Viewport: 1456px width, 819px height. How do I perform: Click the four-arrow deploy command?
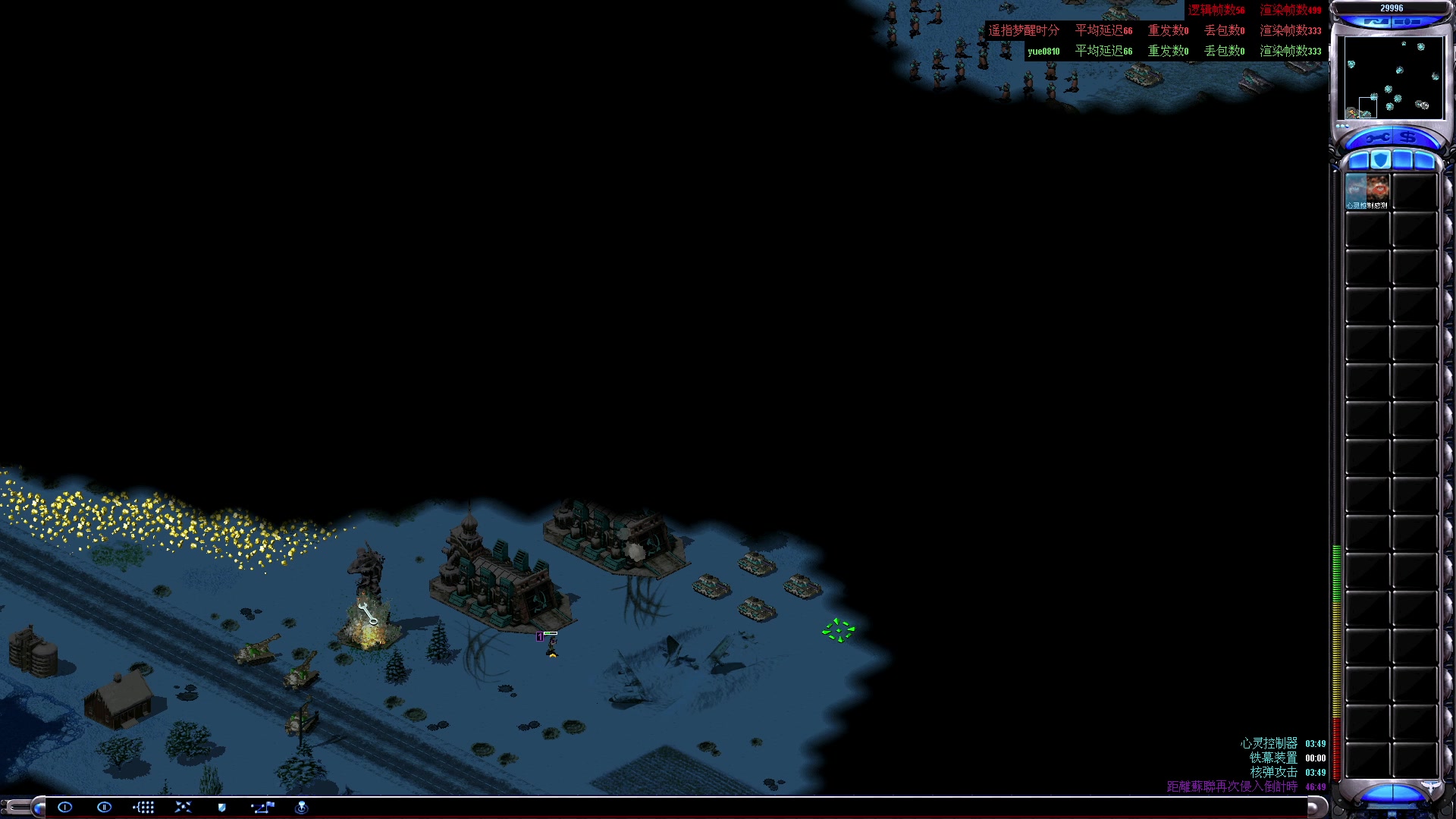[183, 807]
